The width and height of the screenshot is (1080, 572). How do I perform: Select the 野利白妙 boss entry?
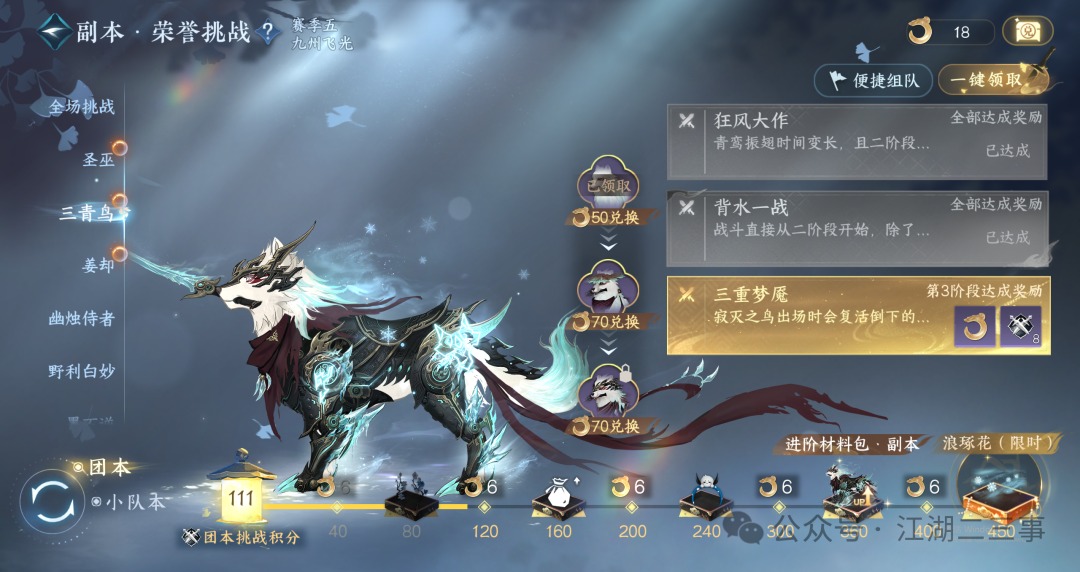pyautogui.click(x=82, y=371)
